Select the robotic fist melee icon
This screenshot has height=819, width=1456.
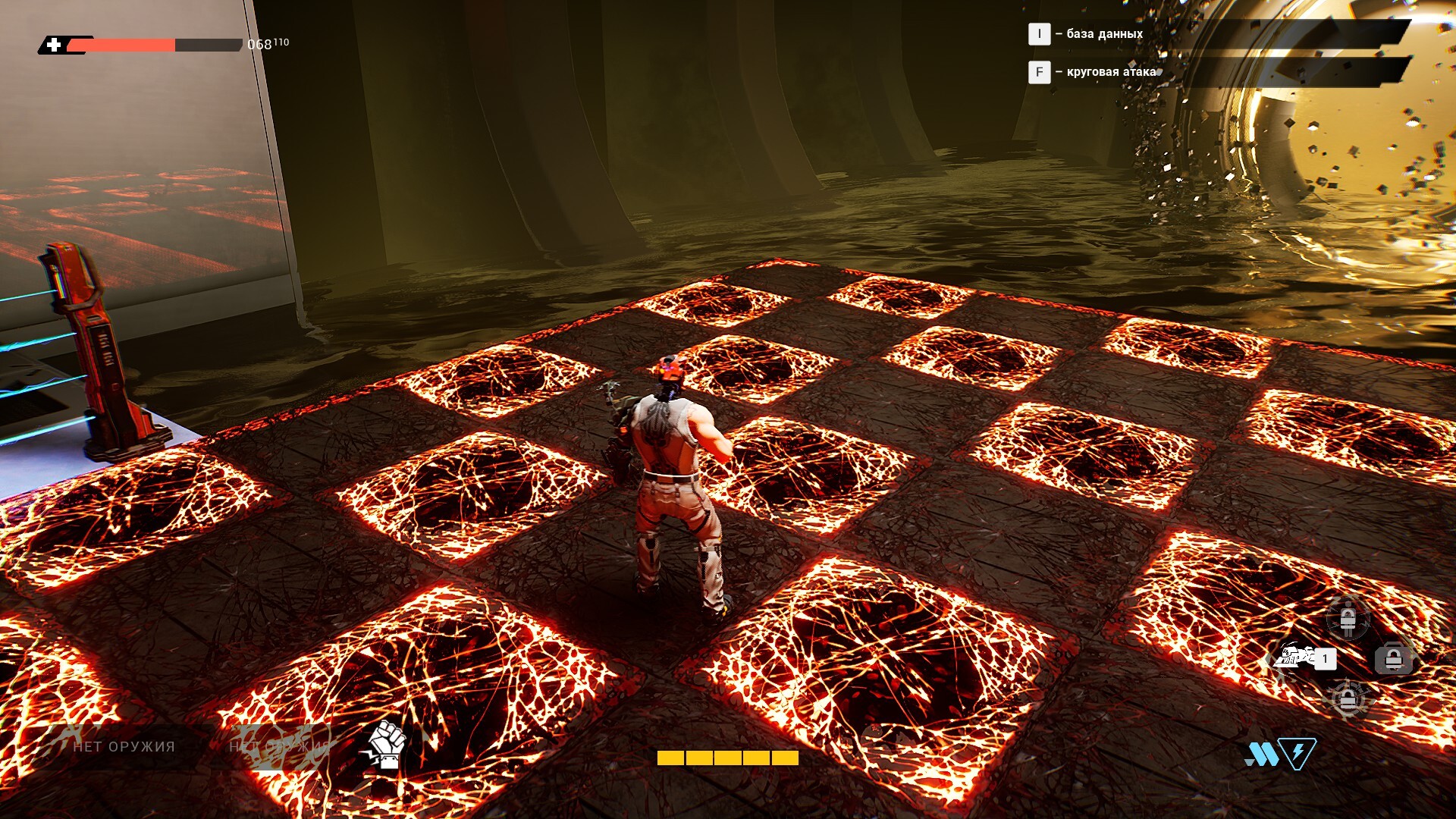click(387, 745)
